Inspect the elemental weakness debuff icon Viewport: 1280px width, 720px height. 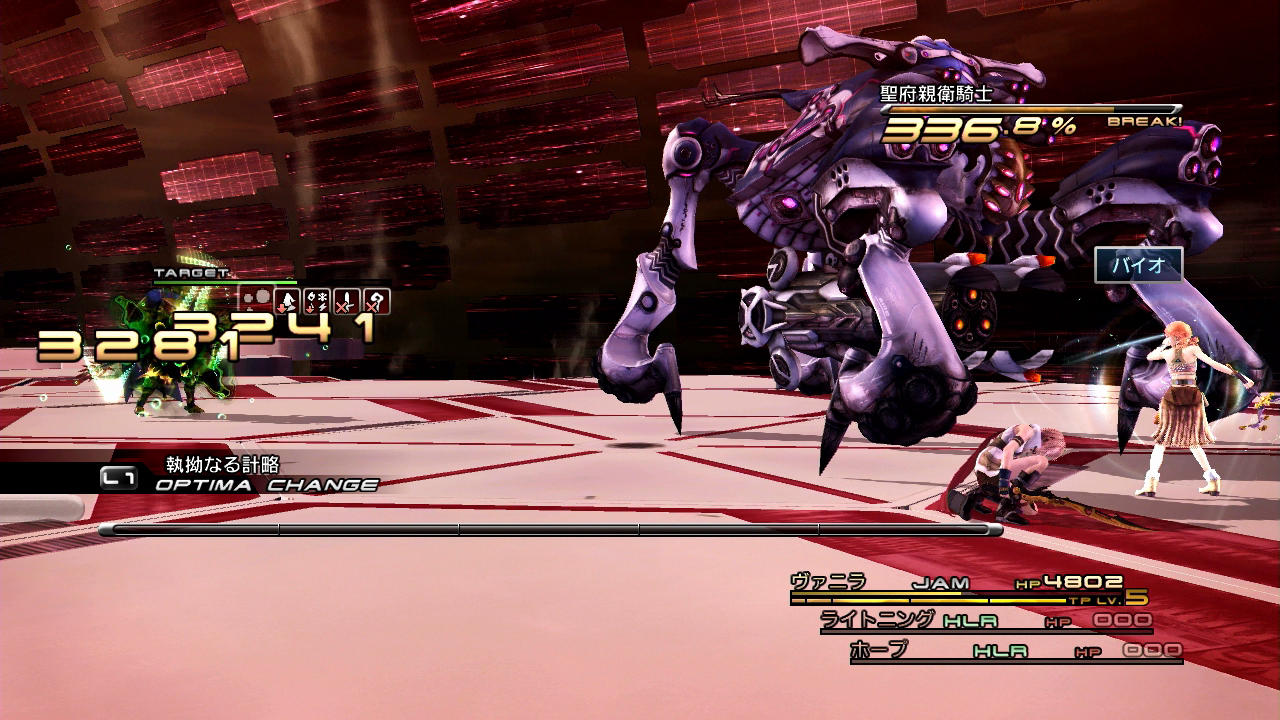pos(317,301)
